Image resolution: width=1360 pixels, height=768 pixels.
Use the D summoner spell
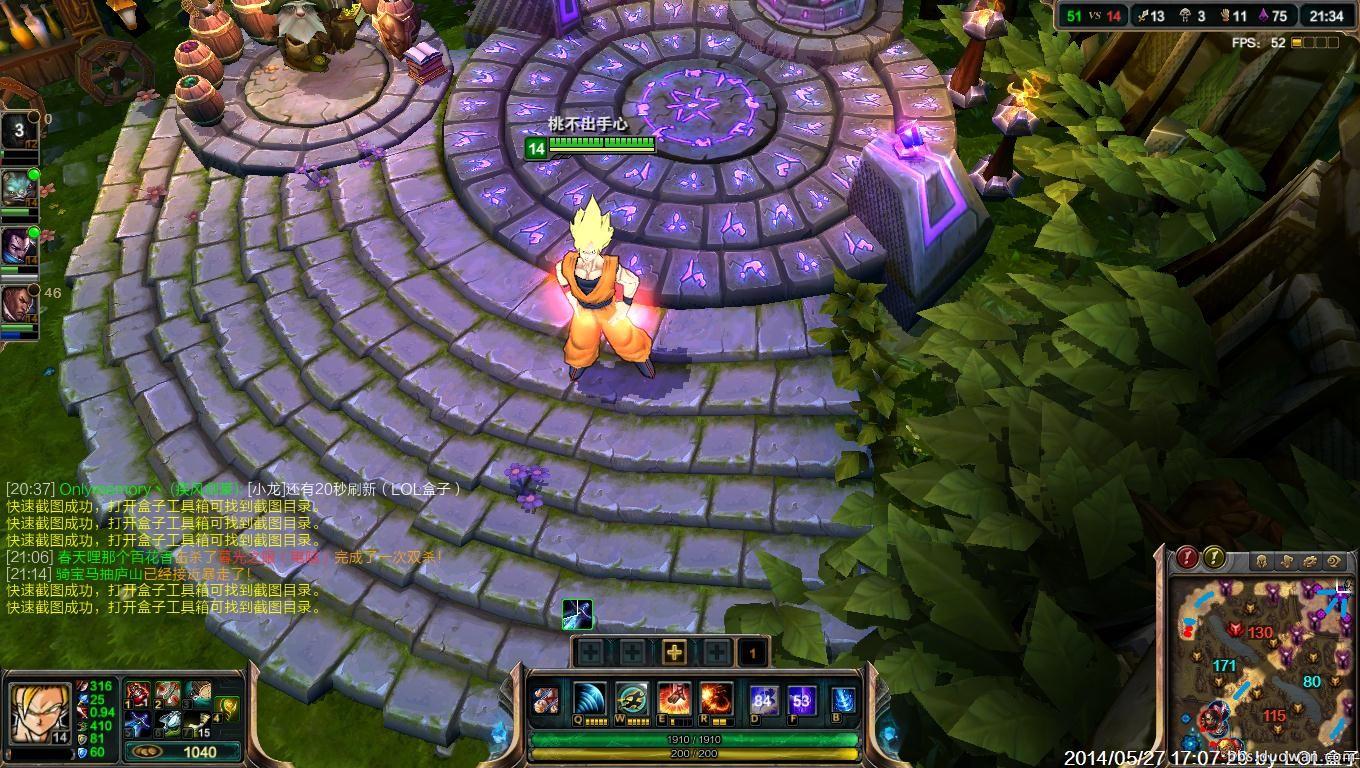764,700
